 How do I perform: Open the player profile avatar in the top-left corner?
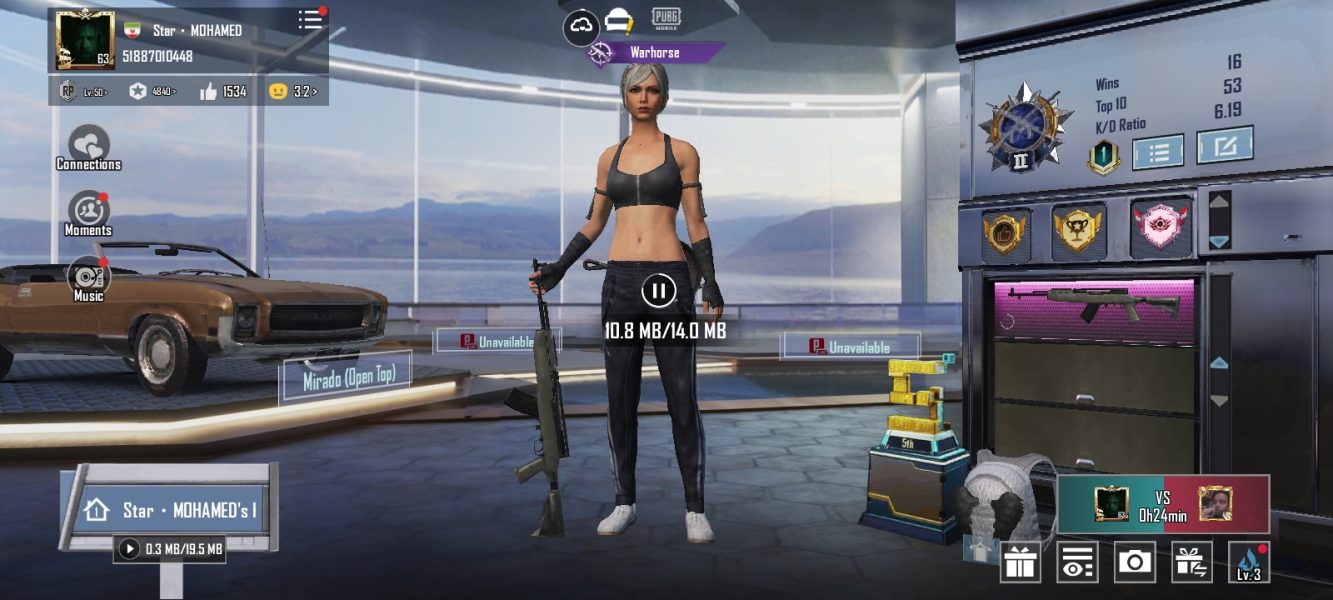click(84, 41)
